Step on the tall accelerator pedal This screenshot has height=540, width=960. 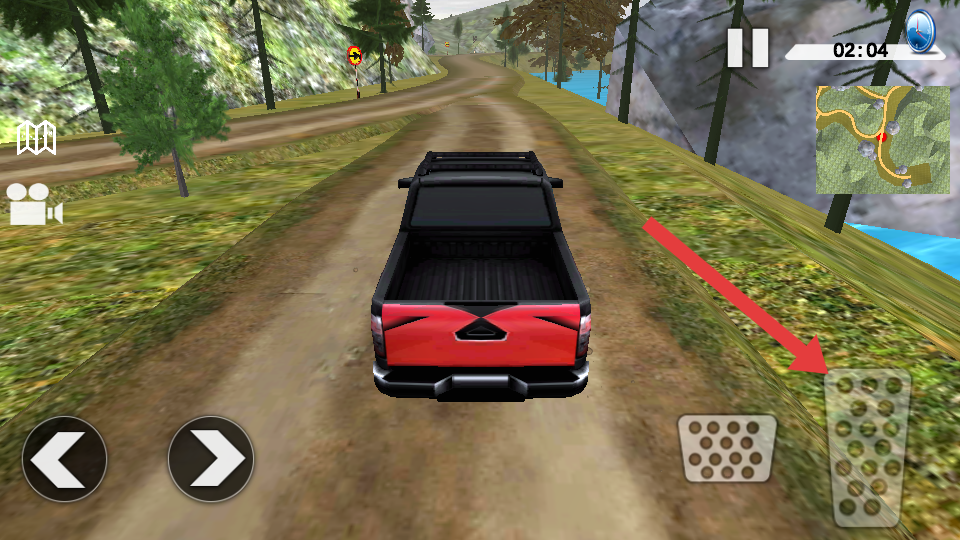(x=867, y=447)
